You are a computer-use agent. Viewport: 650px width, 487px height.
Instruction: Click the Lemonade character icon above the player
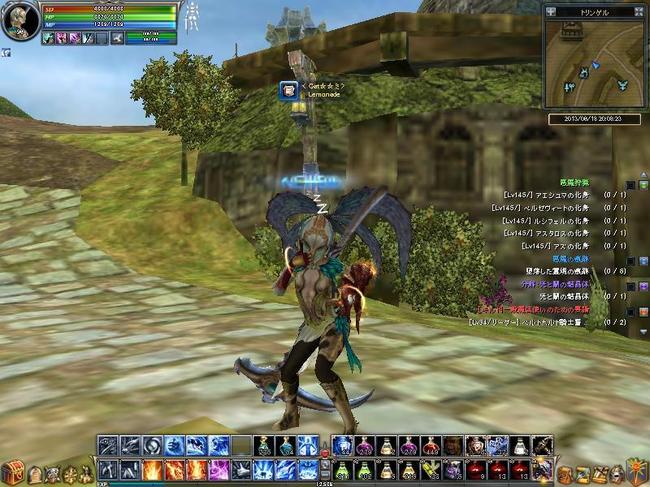click(289, 89)
